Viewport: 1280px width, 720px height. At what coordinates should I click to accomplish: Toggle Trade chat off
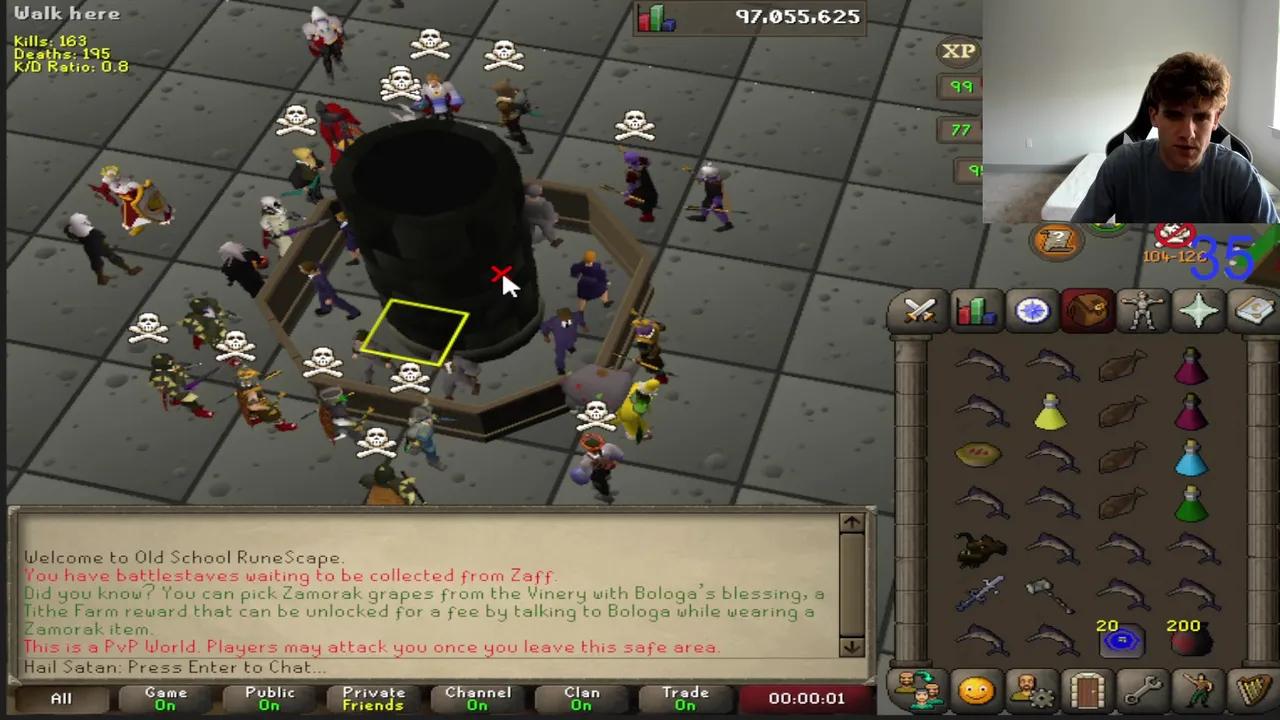(685, 698)
